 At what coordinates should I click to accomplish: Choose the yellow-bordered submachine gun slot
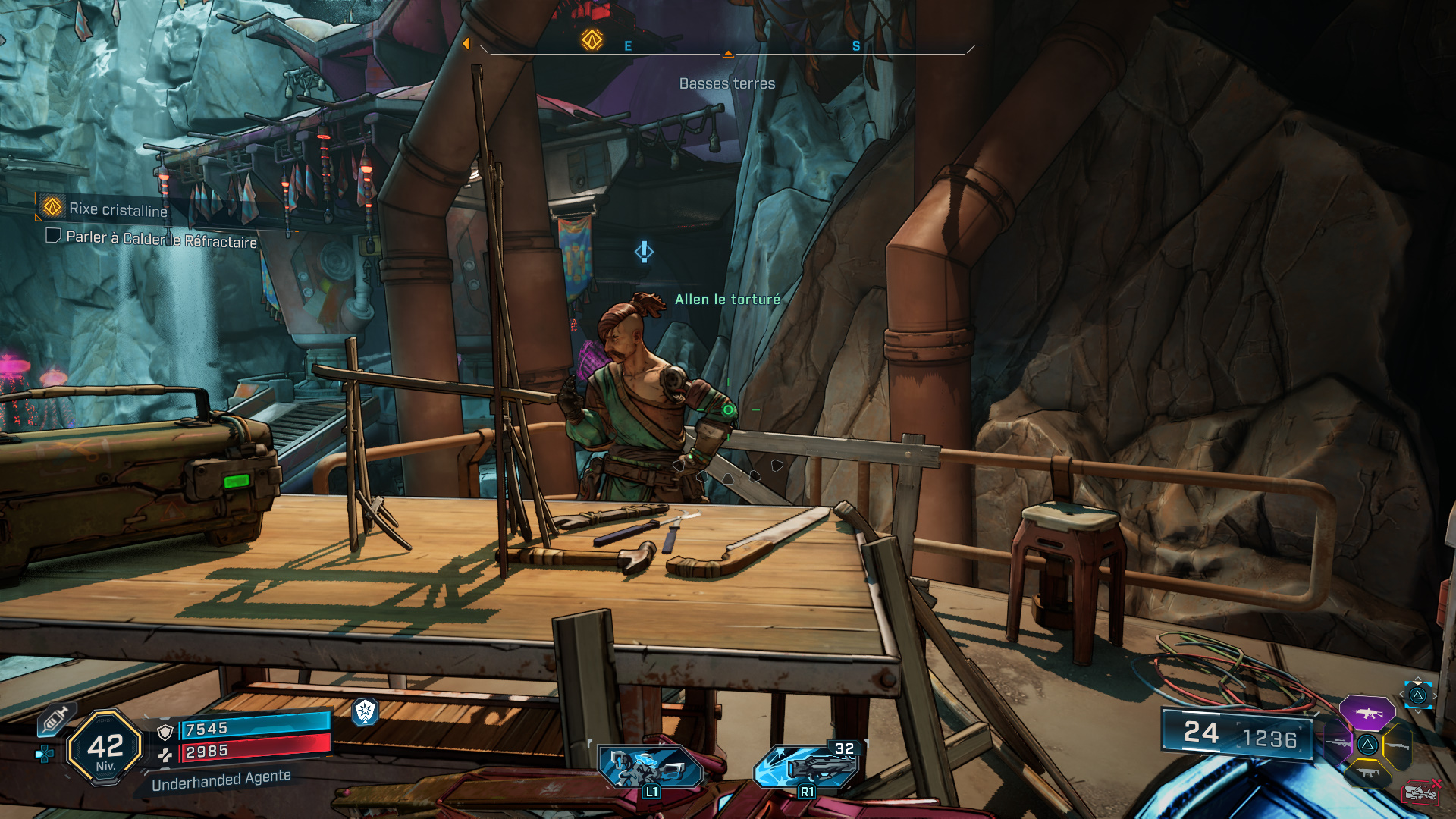(1368, 773)
